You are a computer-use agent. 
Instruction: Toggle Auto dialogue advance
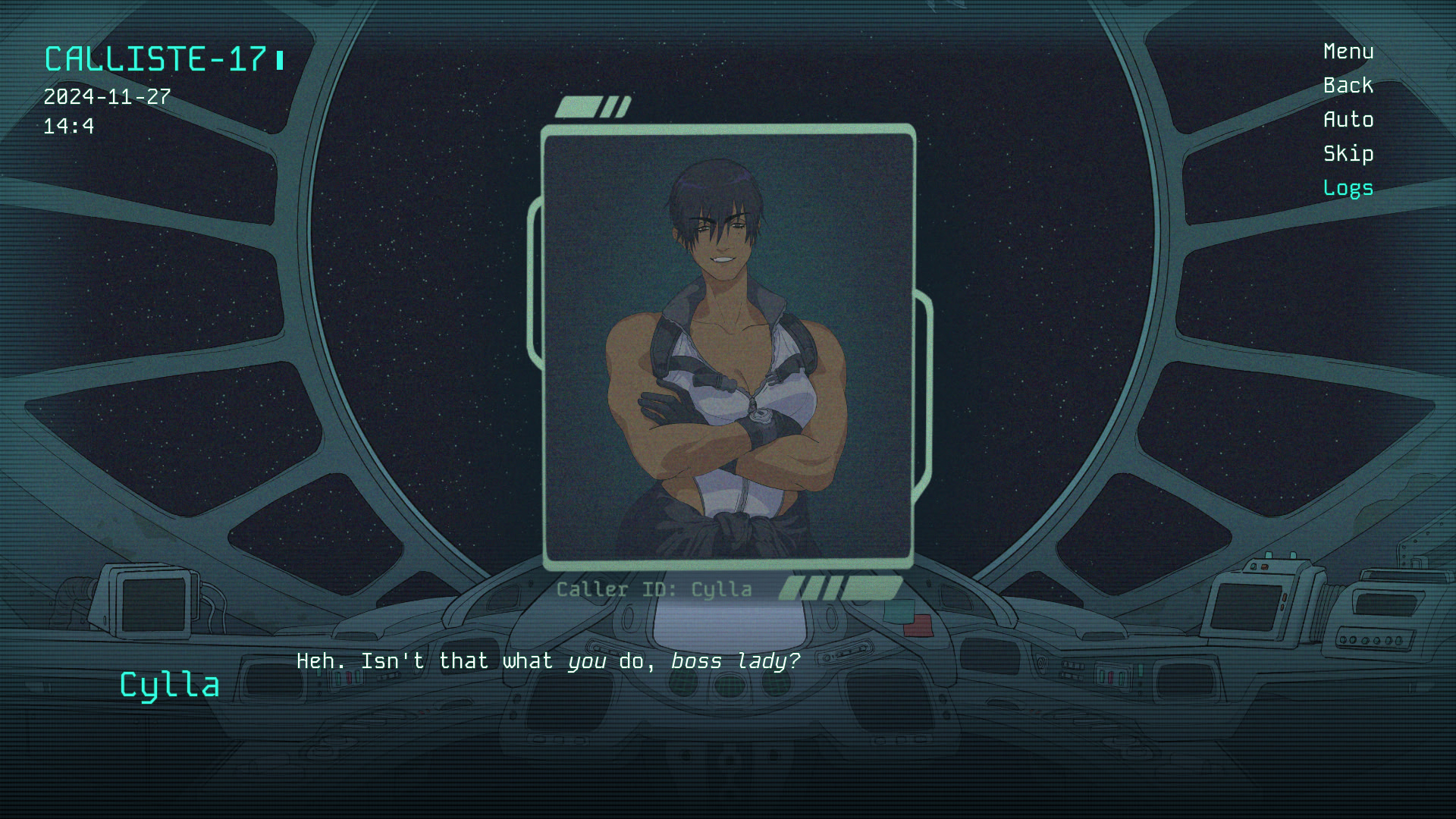(x=1348, y=120)
